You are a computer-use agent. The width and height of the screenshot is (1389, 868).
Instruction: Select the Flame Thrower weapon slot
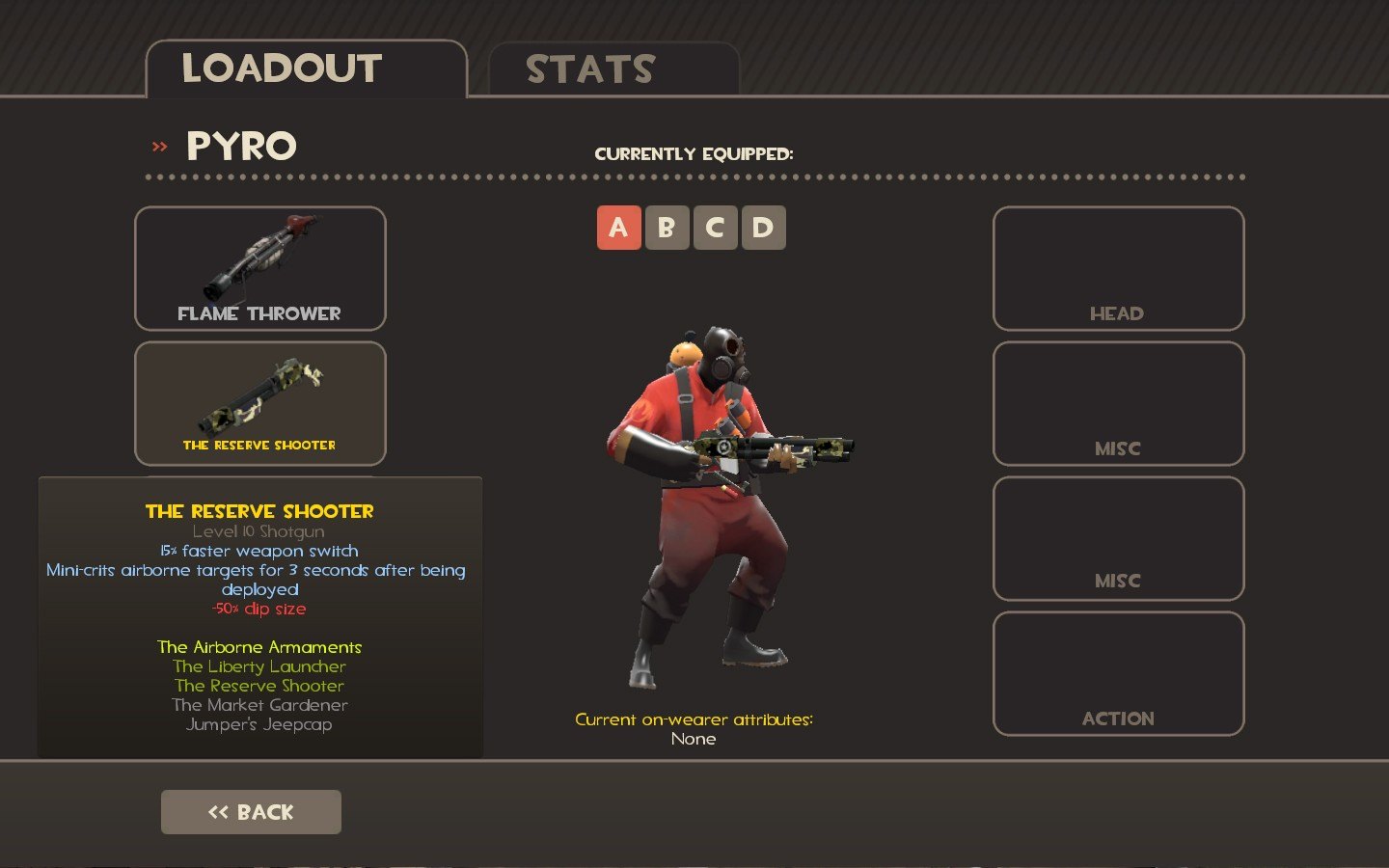pyautogui.click(x=260, y=268)
